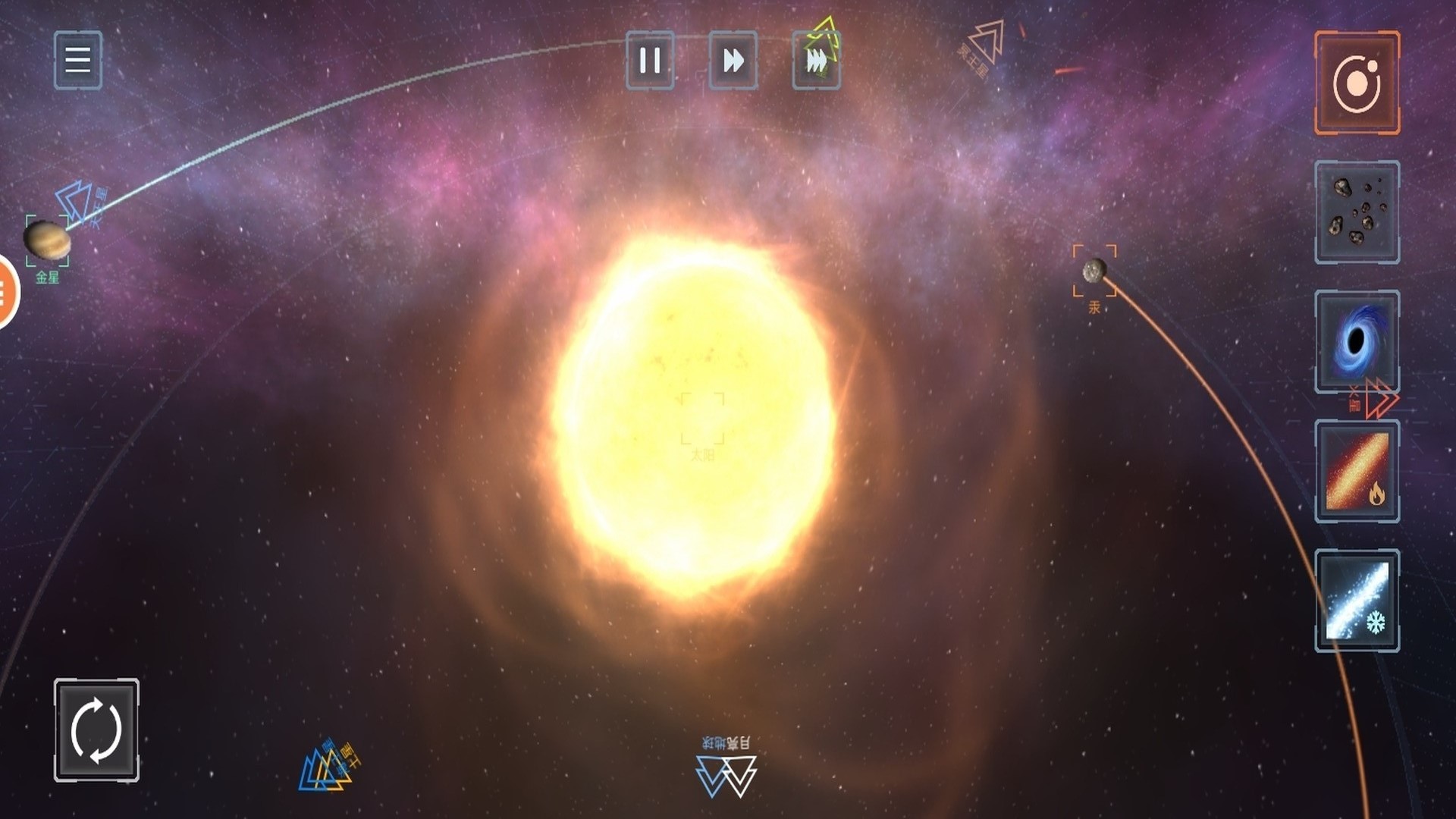Viewport: 1456px width, 819px height.
Task: Pause the simulation
Action: (x=650, y=61)
